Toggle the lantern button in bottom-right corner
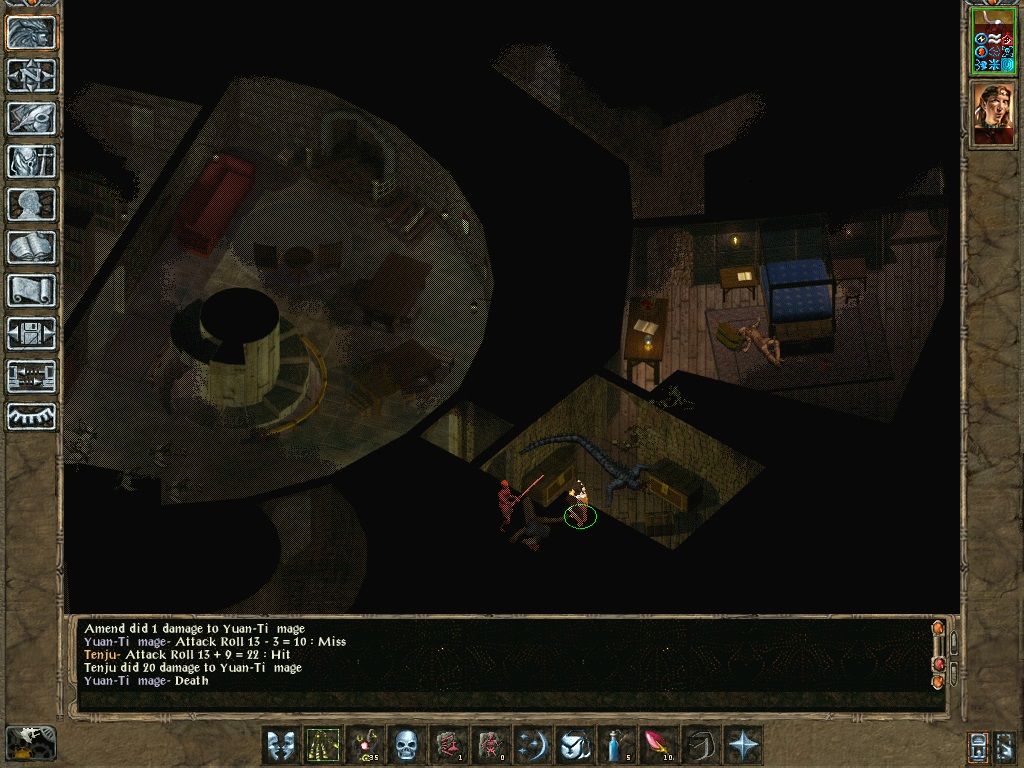This screenshot has height=768, width=1024. [978, 746]
